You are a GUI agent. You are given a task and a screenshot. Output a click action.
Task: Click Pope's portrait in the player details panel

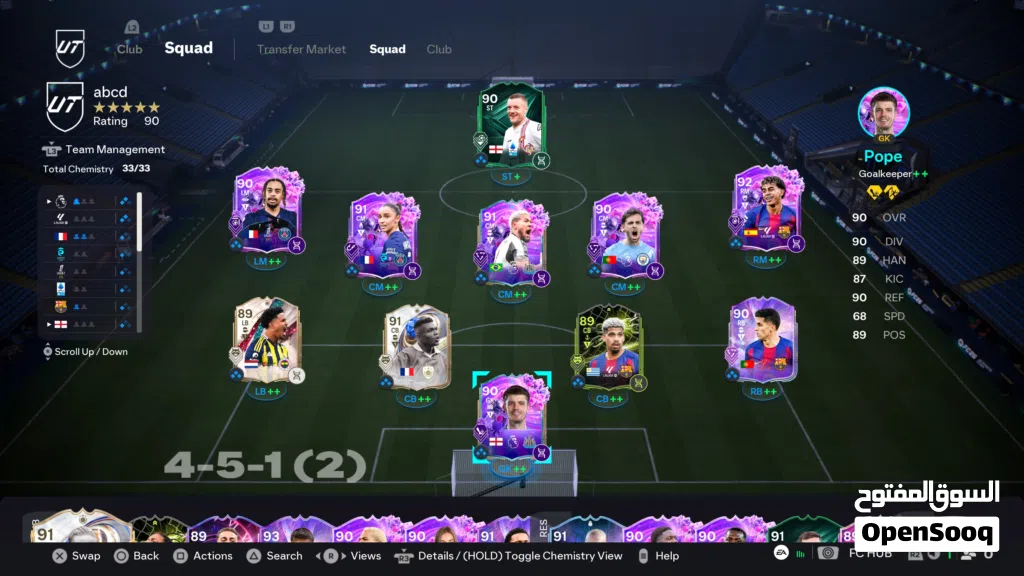(883, 114)
